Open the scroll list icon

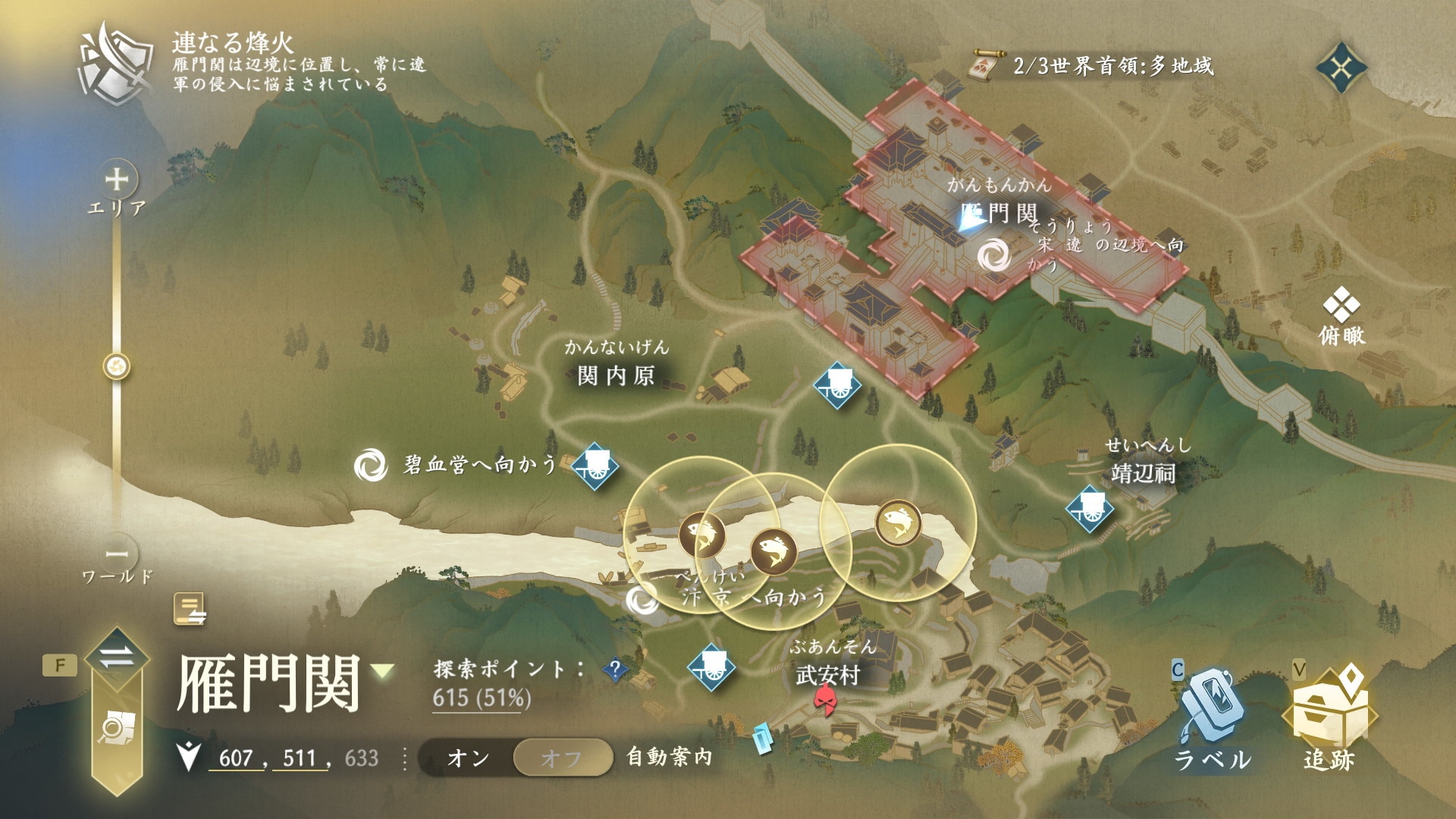point(190,609)
